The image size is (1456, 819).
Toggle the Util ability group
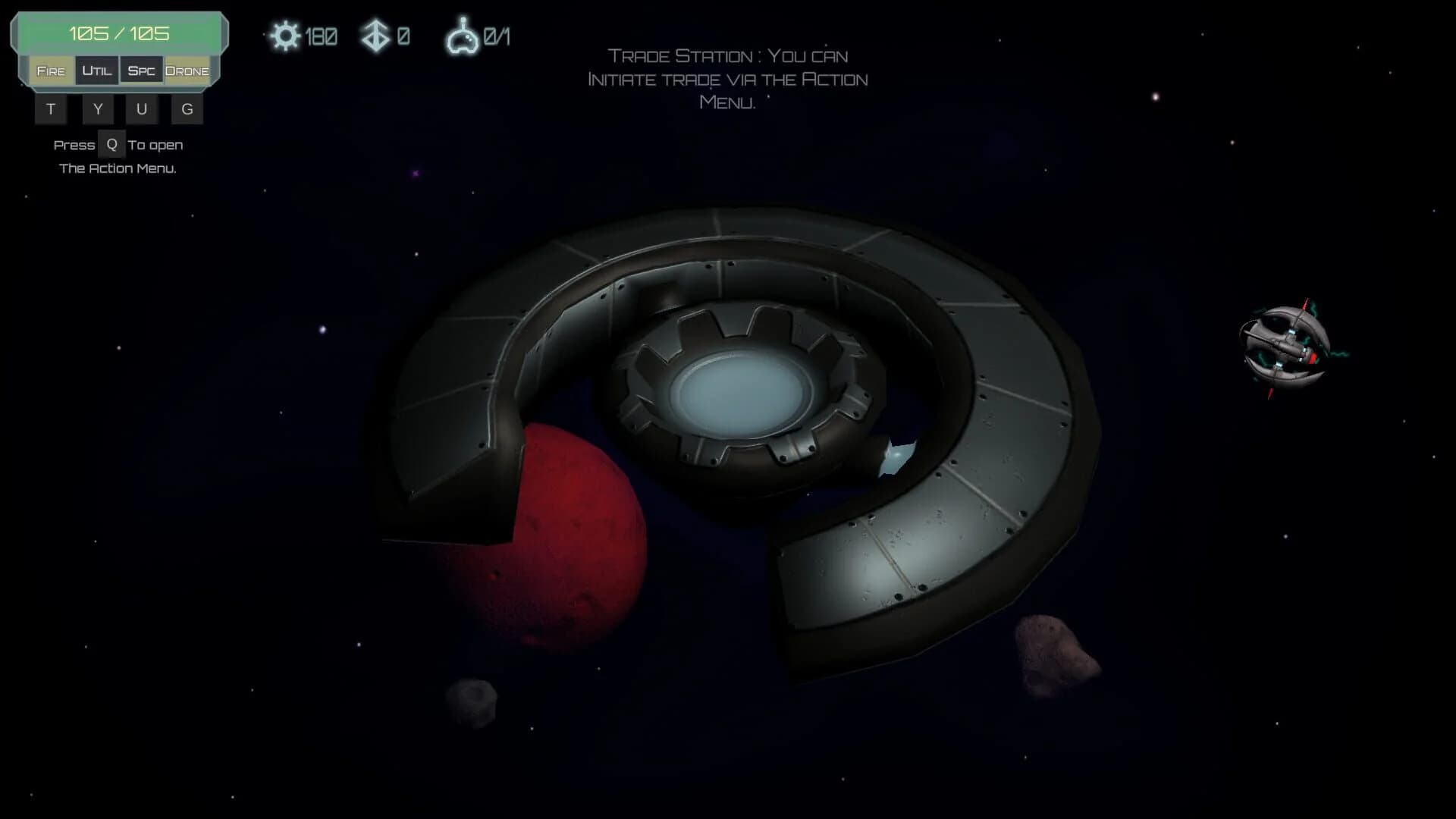(x=97, y=71)
